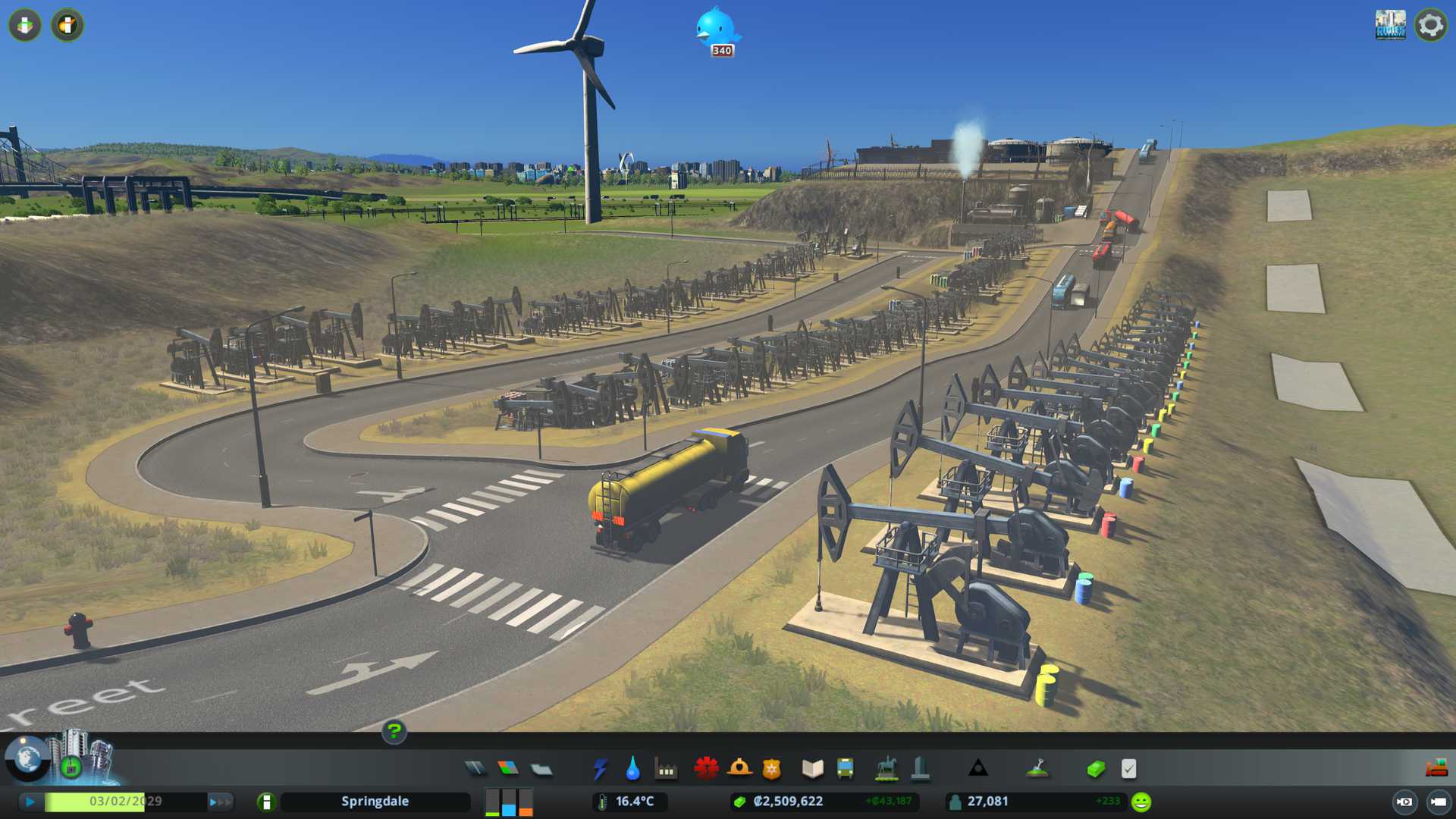Open the gear options menu
The height and width of the screenshot is (819, 1456).
click(x=1431, y=25)
